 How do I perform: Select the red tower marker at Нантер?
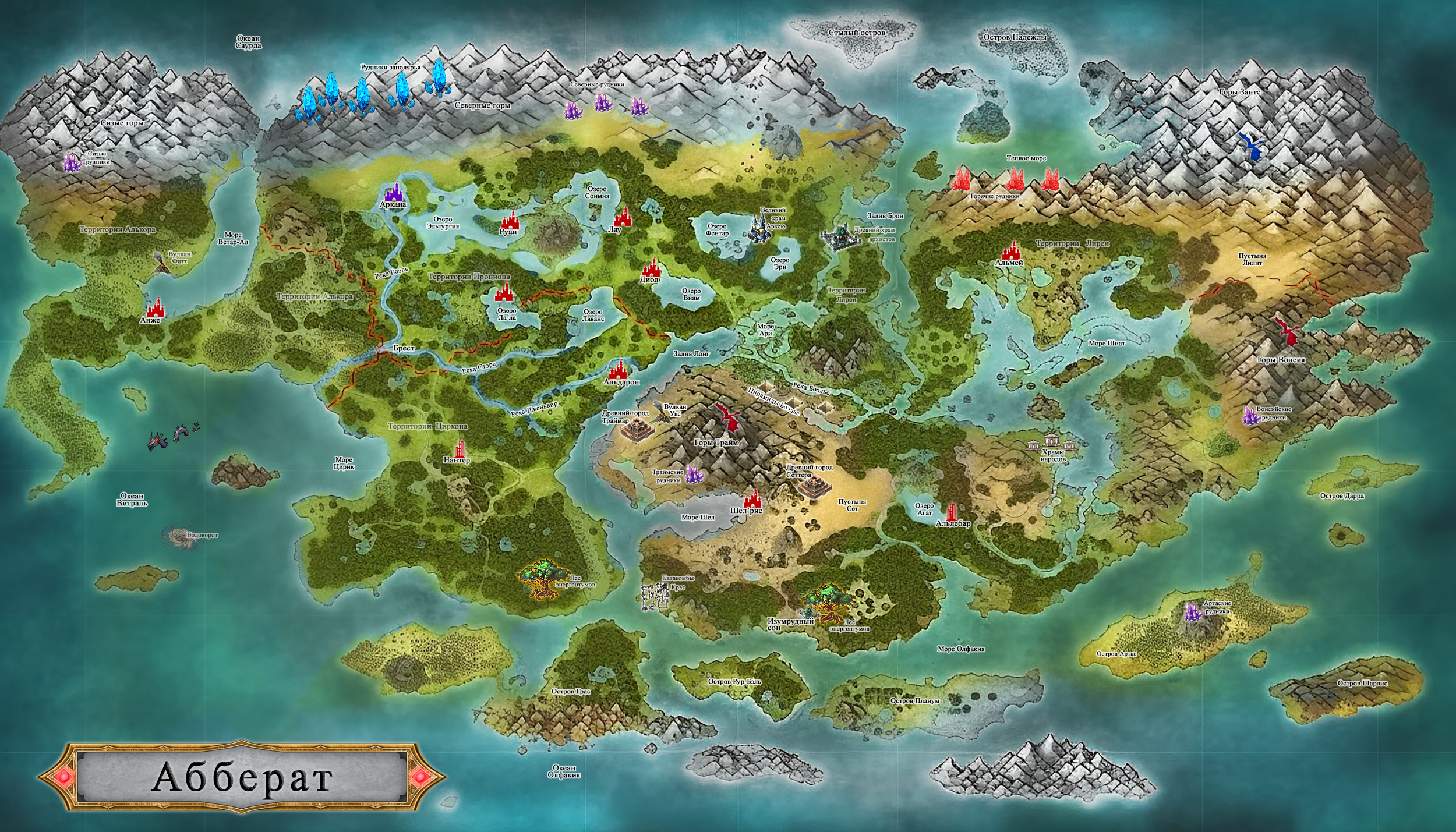click(461, 448)
